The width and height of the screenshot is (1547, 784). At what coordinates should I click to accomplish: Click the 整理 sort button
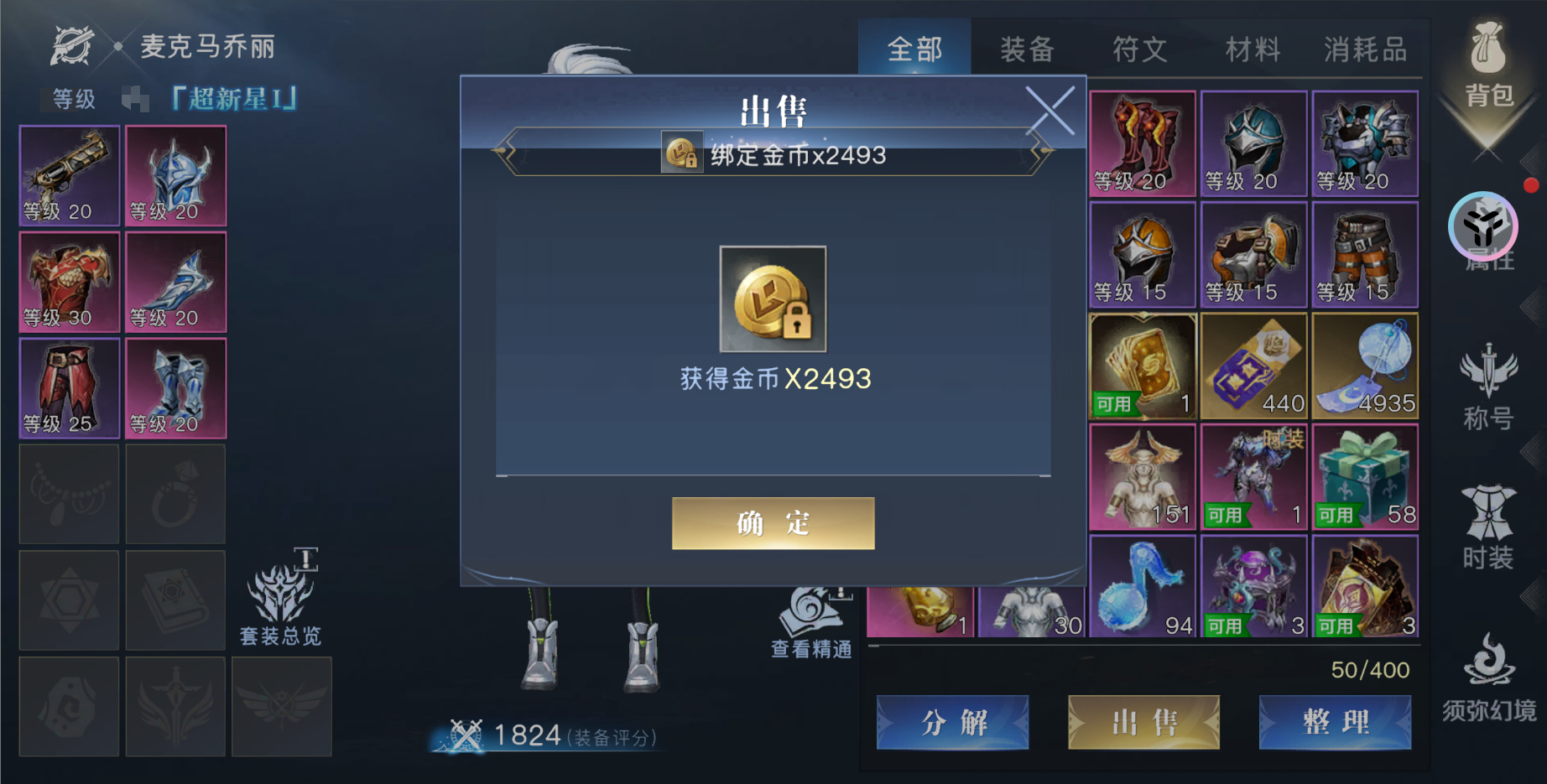[x=1335, y=723]
